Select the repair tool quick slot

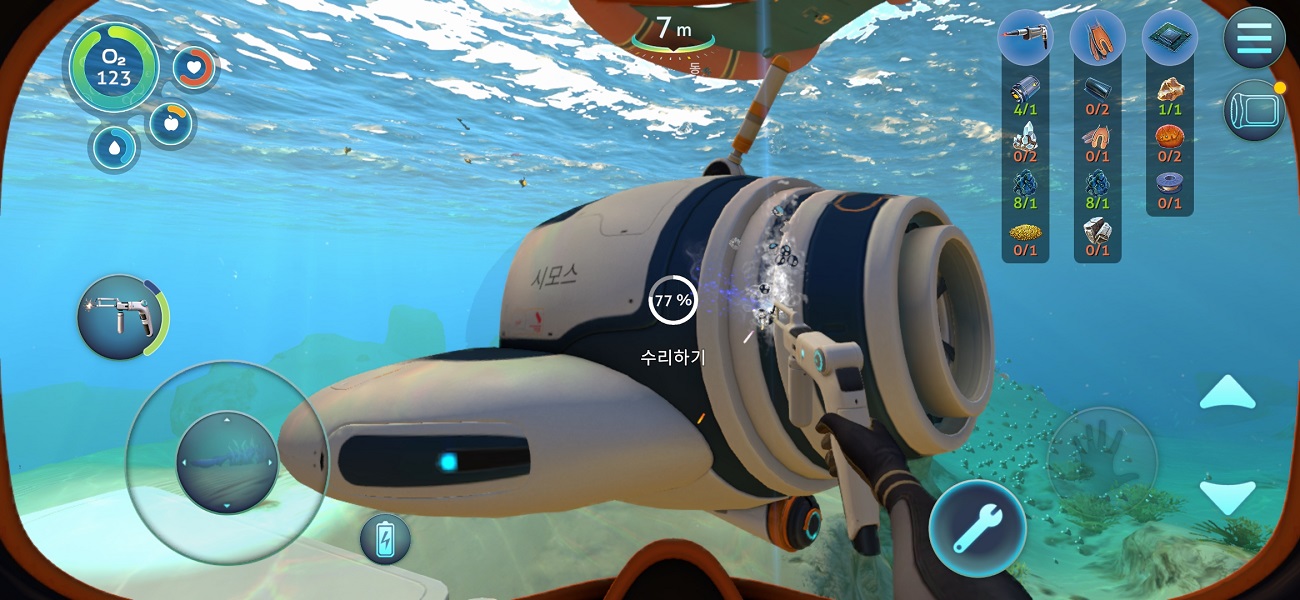pyautogui.click(x=120, y=318)
